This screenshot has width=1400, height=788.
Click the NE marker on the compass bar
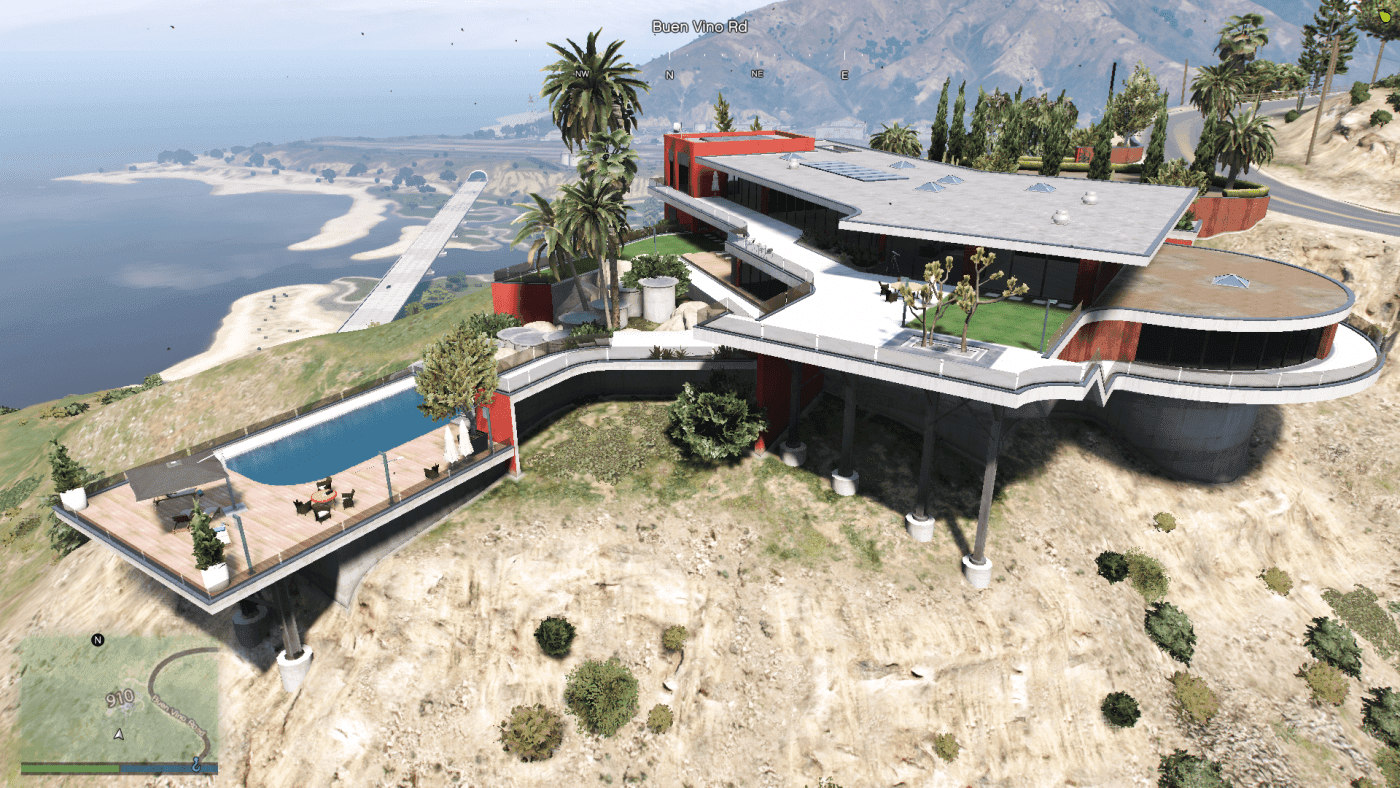[756, 73]
